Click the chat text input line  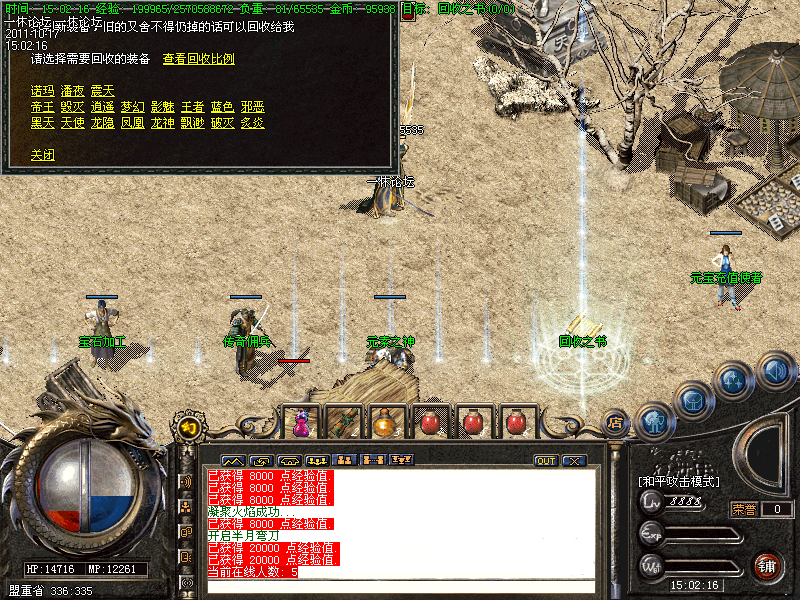click(x=400, y=586)
